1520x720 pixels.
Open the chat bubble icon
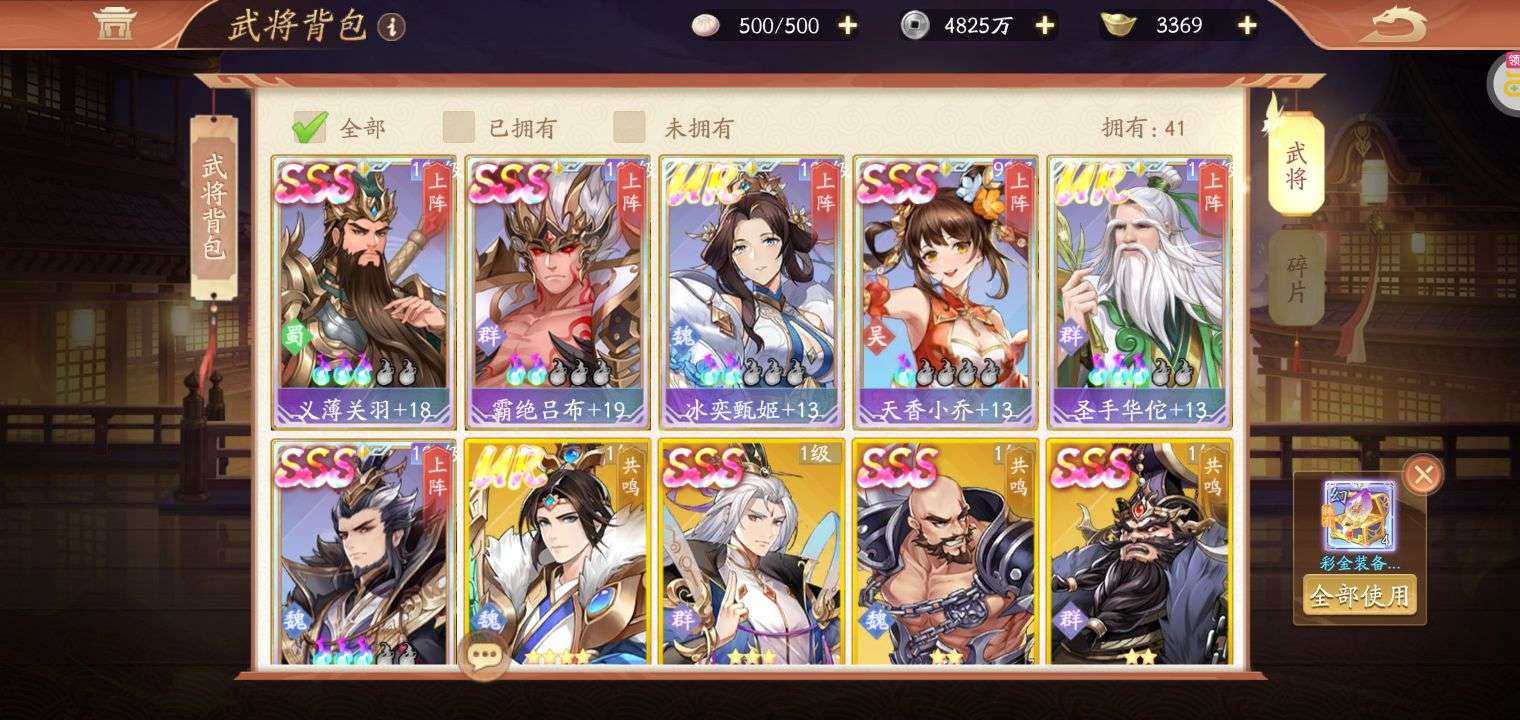(x=484, y=656)
